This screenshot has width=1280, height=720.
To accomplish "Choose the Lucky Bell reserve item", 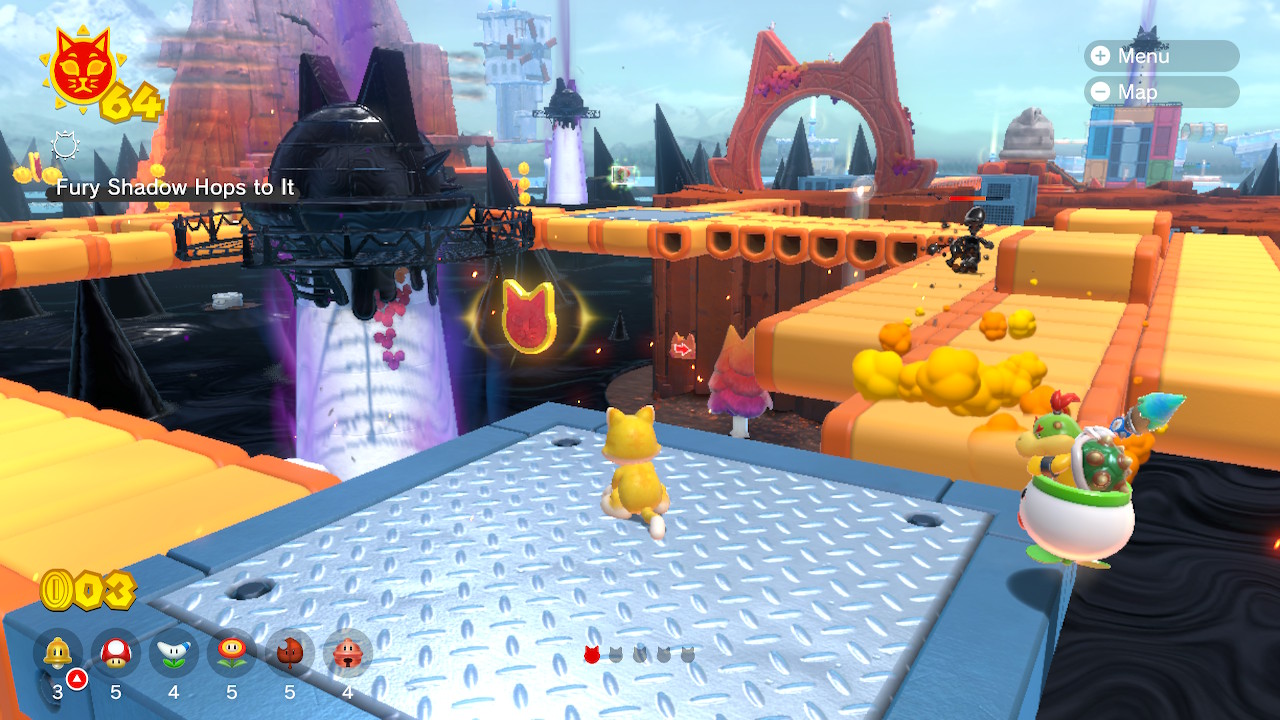I will point(348,654).
